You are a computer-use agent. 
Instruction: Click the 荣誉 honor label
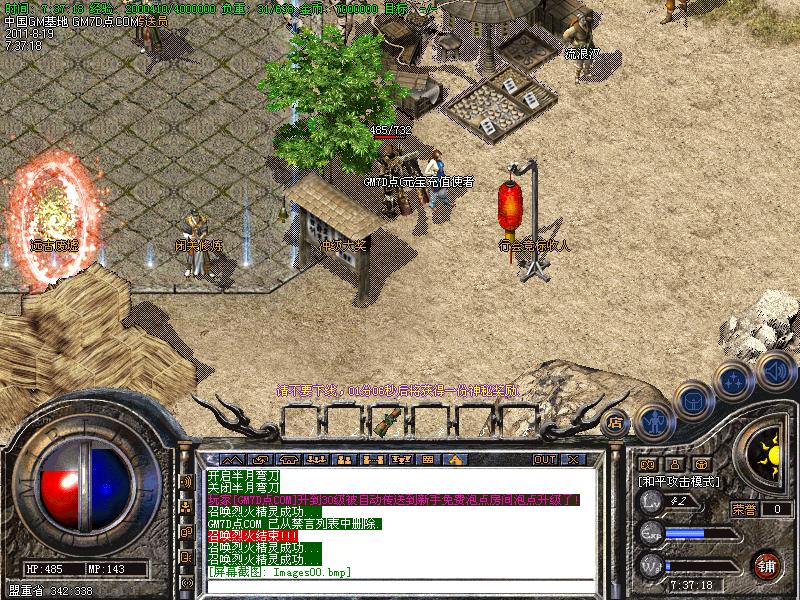(743, 509)
